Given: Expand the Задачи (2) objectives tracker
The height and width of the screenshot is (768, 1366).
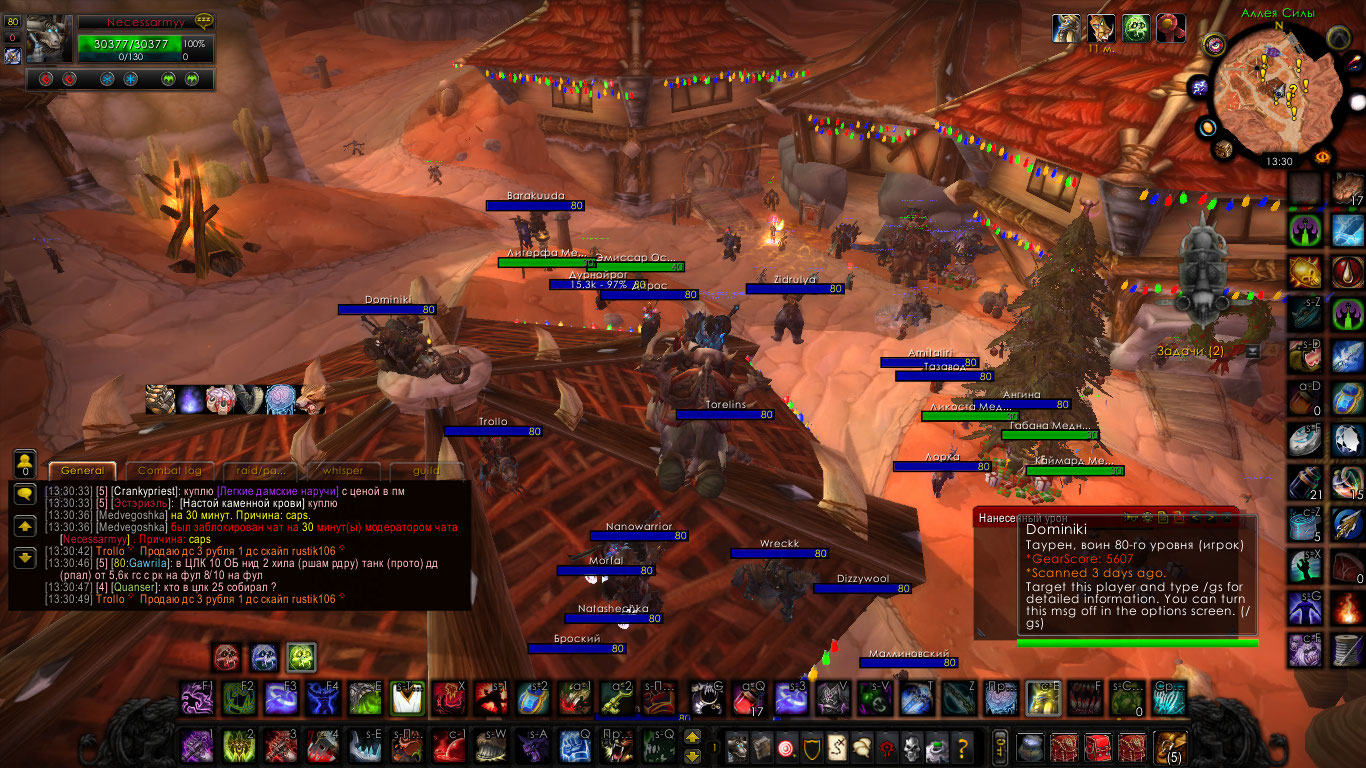Looking at the screenshot, I should pyautogui.click(x=1189, y=351).
